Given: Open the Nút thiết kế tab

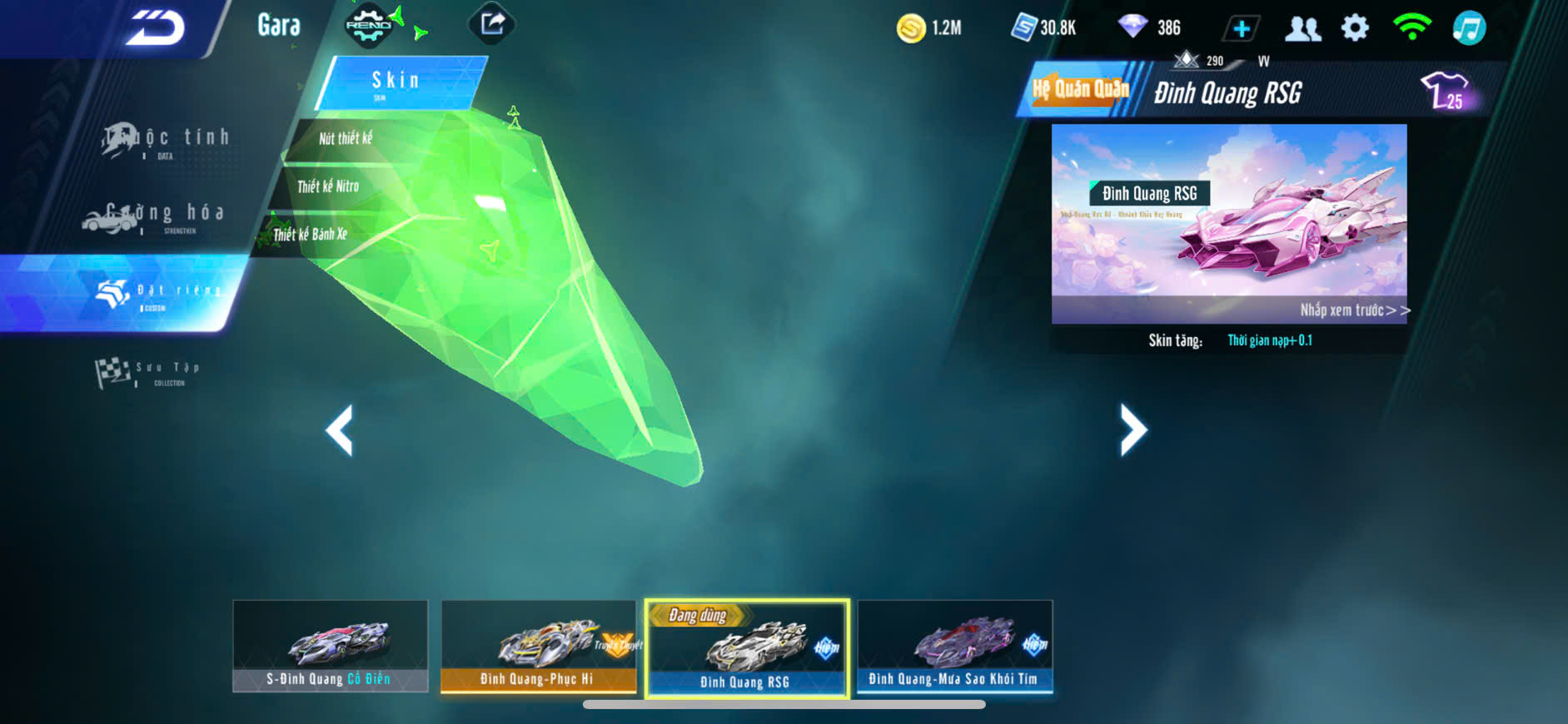Looking at the screenshot, I should 346,139.
